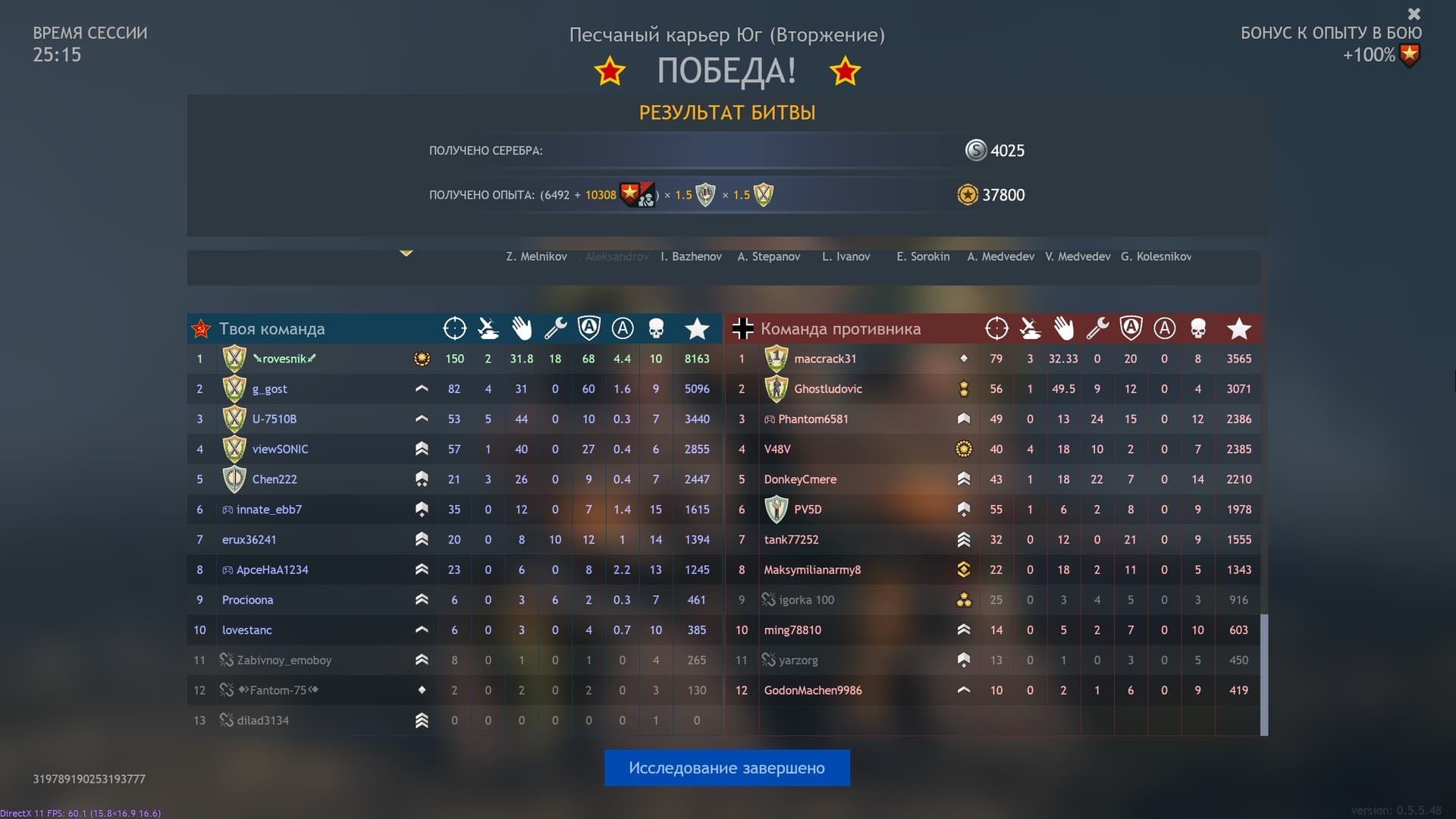Click the crosshair hits column icon
The image size is (1456, 819).
click(454, 328)
